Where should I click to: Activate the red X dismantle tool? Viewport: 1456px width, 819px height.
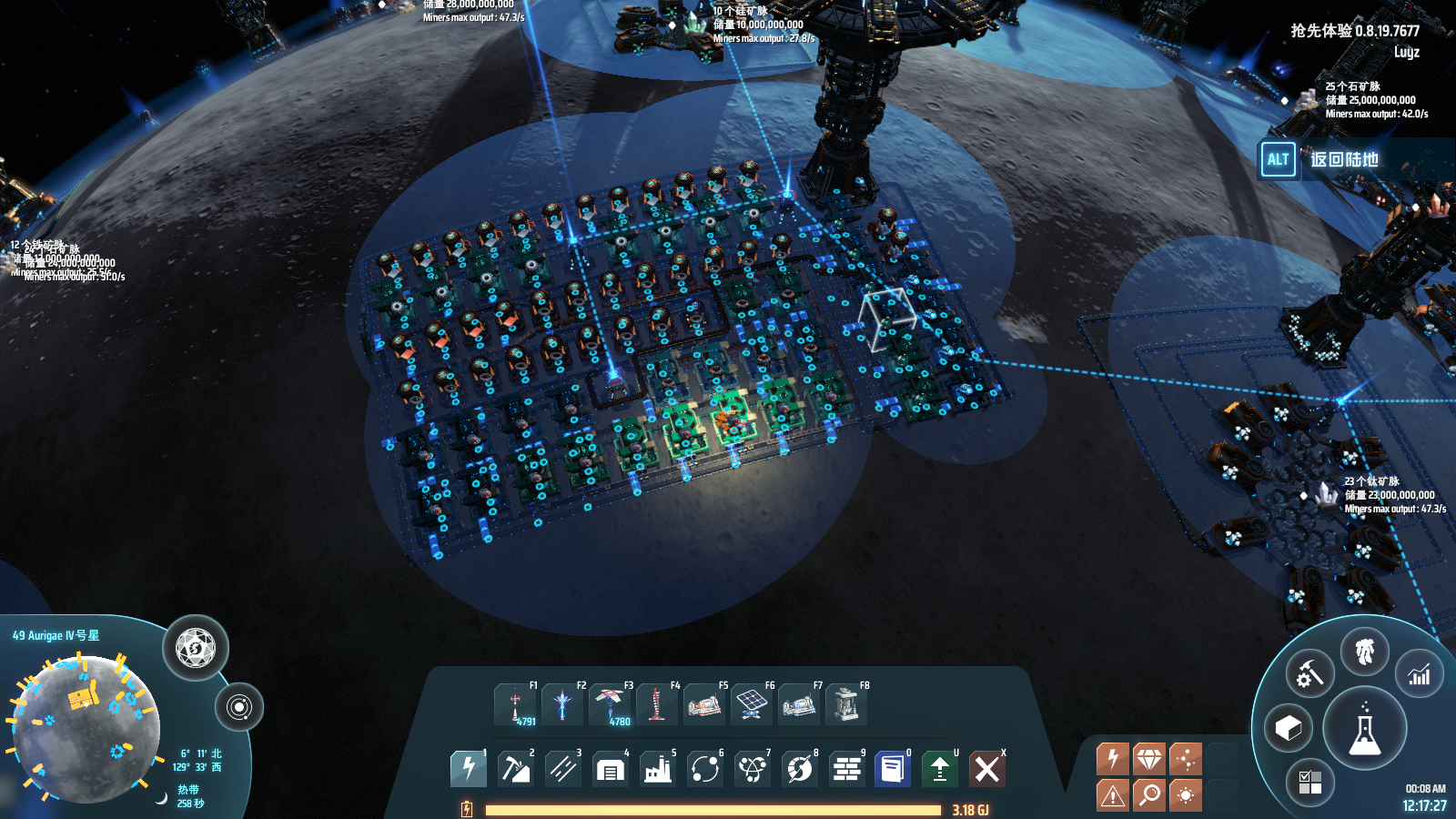pyautogui.click(x=987, y=769)
